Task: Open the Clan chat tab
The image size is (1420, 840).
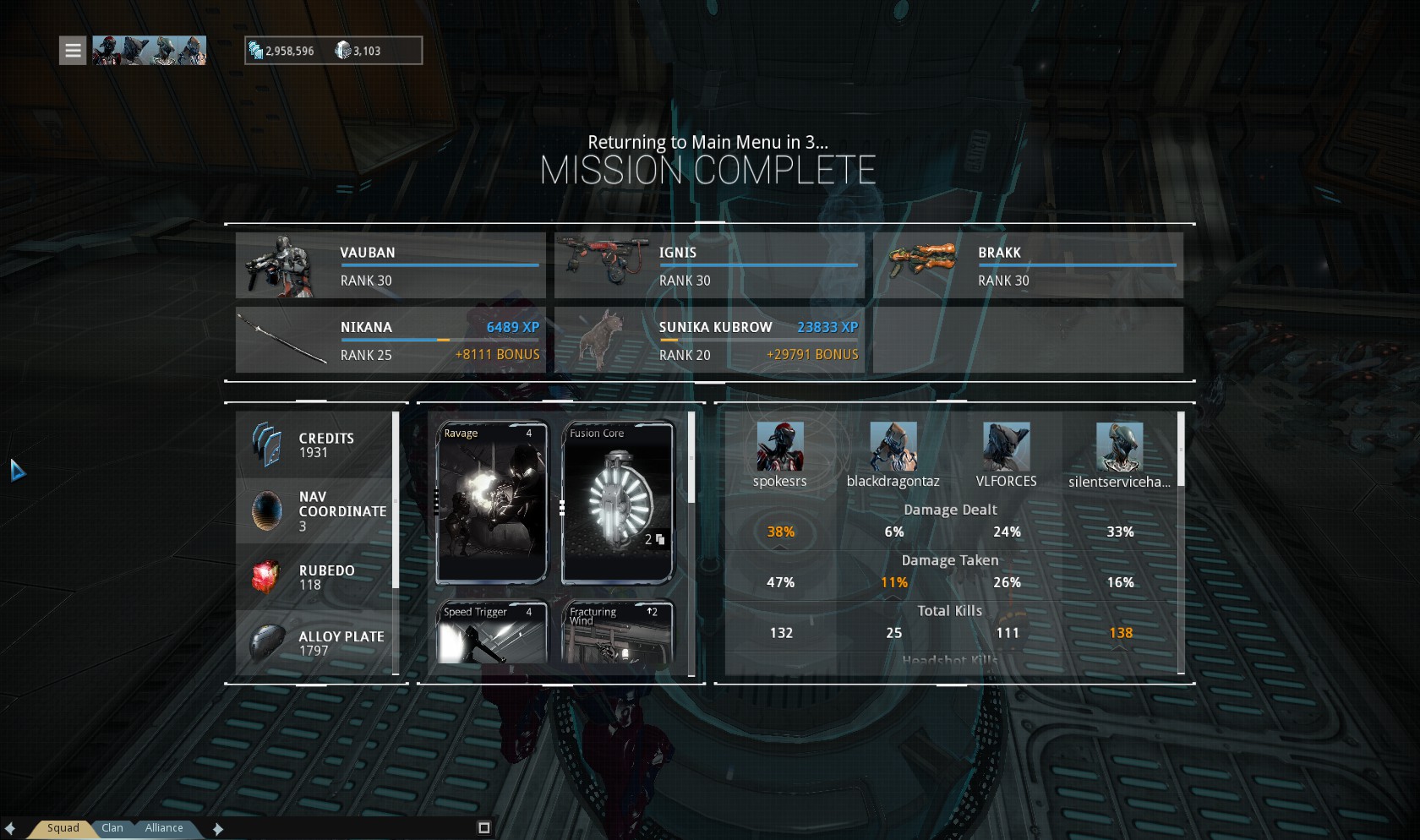Action: pos(112,828)
